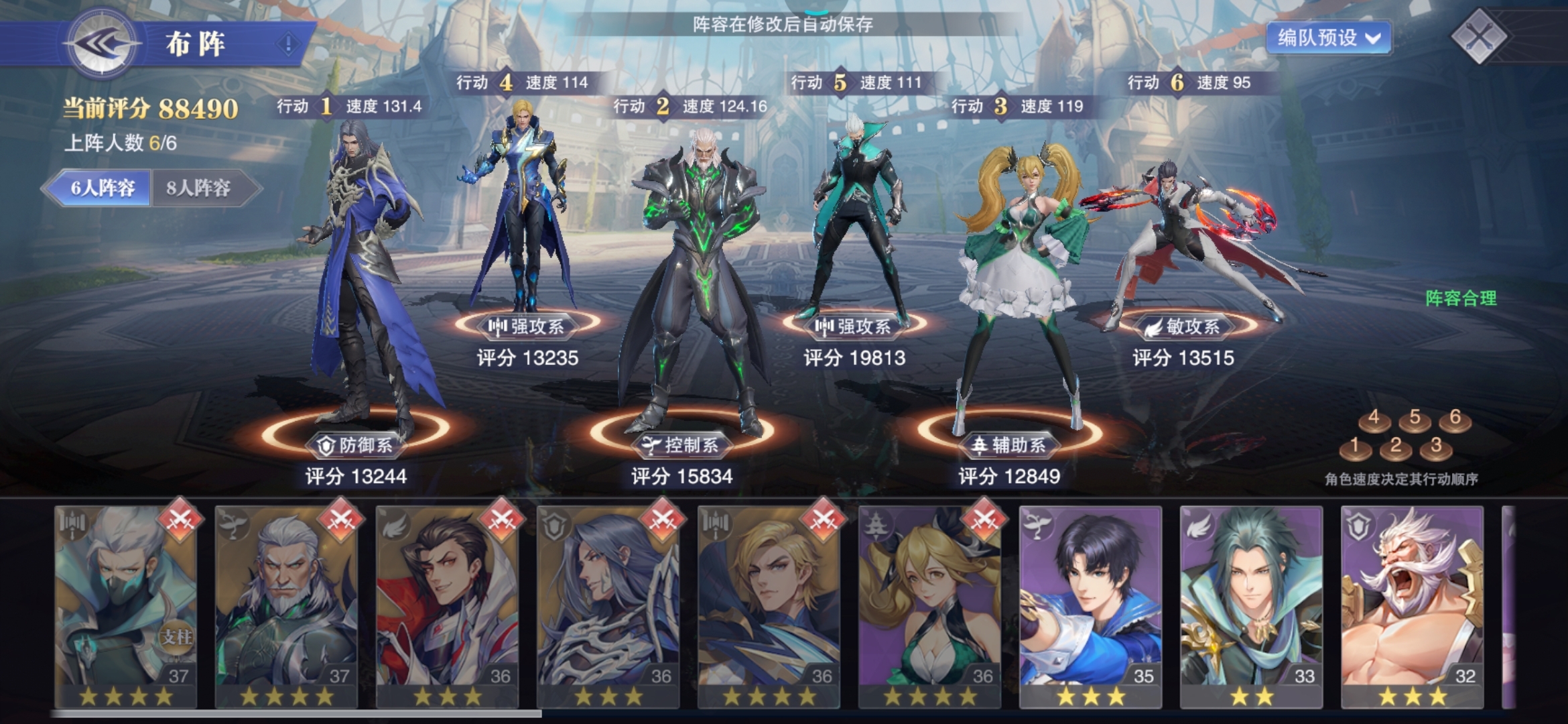The width and height of the screenshot is (1568, 724).
Task: Show the 布阵 info tooltip exclamation icon
Action: pos(288,44)
